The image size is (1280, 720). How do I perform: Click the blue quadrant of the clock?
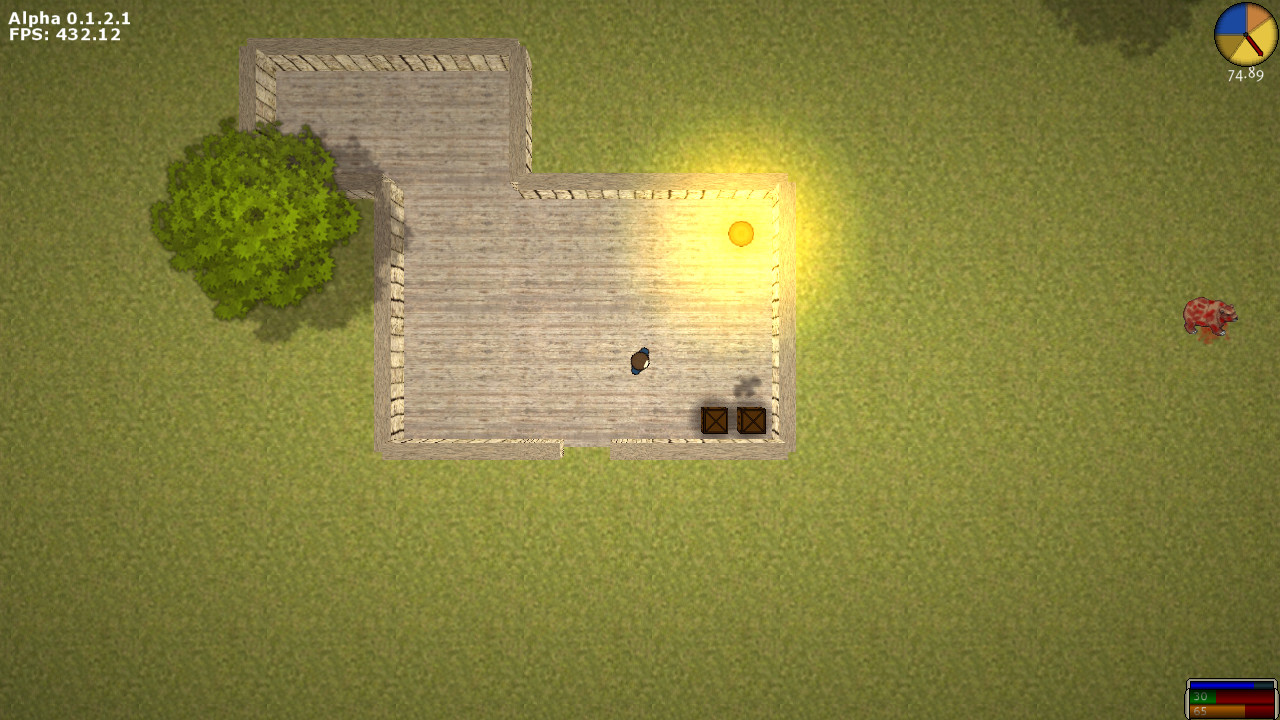pos(1233,20)
